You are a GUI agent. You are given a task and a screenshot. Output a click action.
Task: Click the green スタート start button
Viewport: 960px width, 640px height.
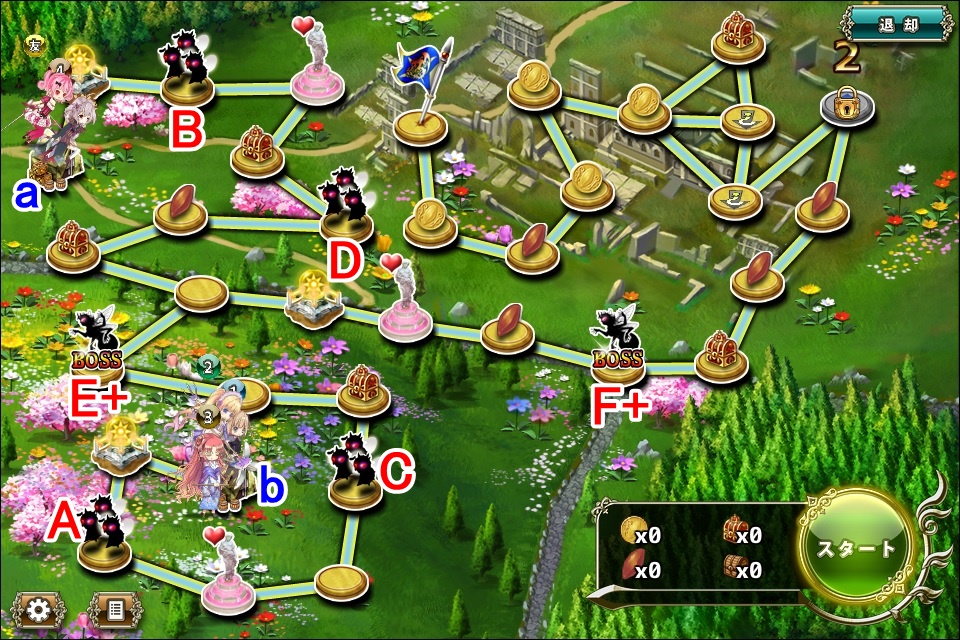click(857, 548)
